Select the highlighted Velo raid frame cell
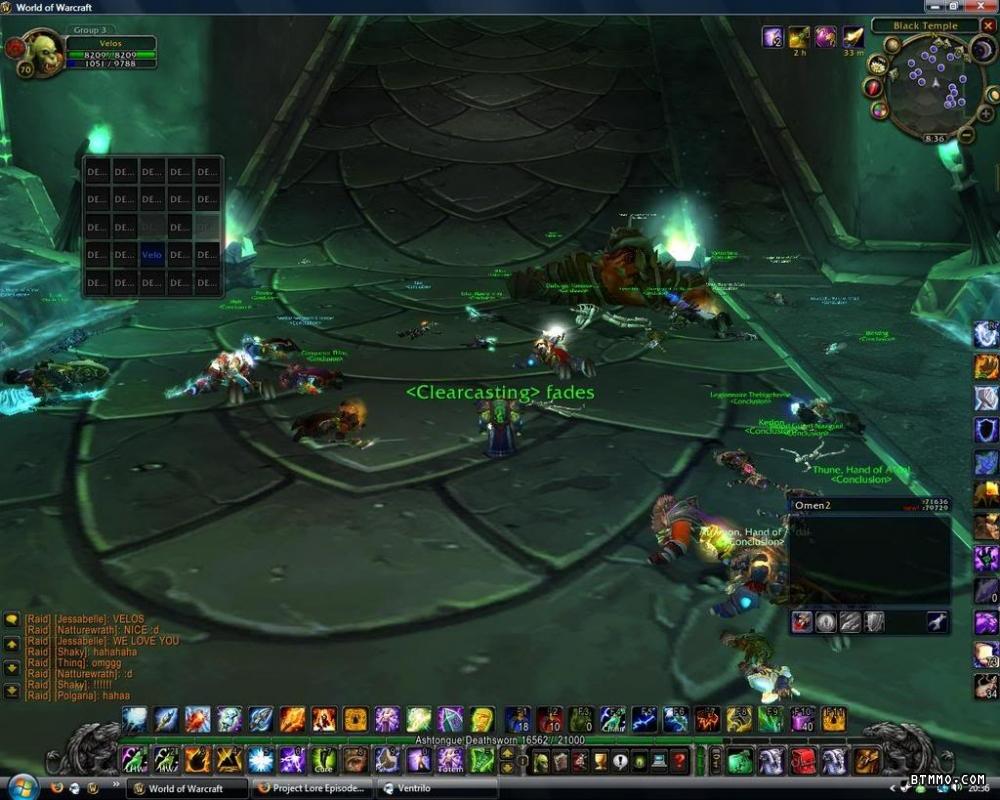Screen dimensions: 1000x800 (x=151, y=255)
